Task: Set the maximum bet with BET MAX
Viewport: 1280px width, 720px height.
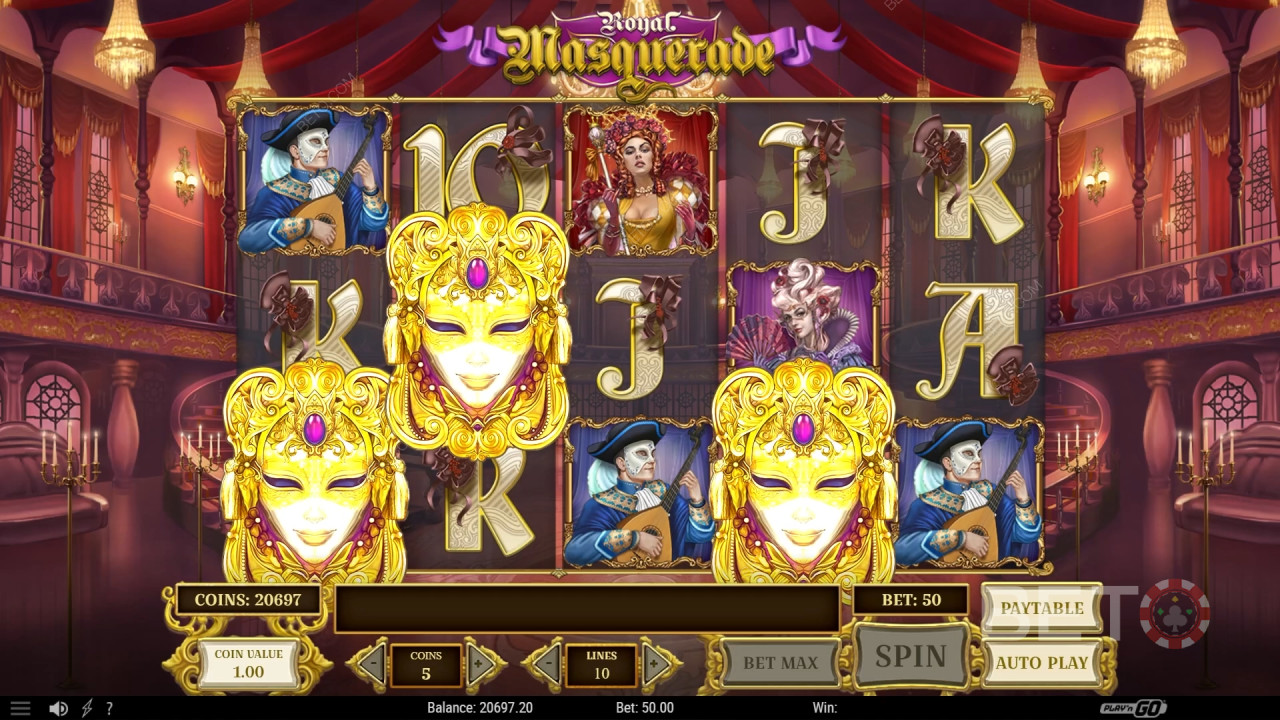Action: [780, 662]
